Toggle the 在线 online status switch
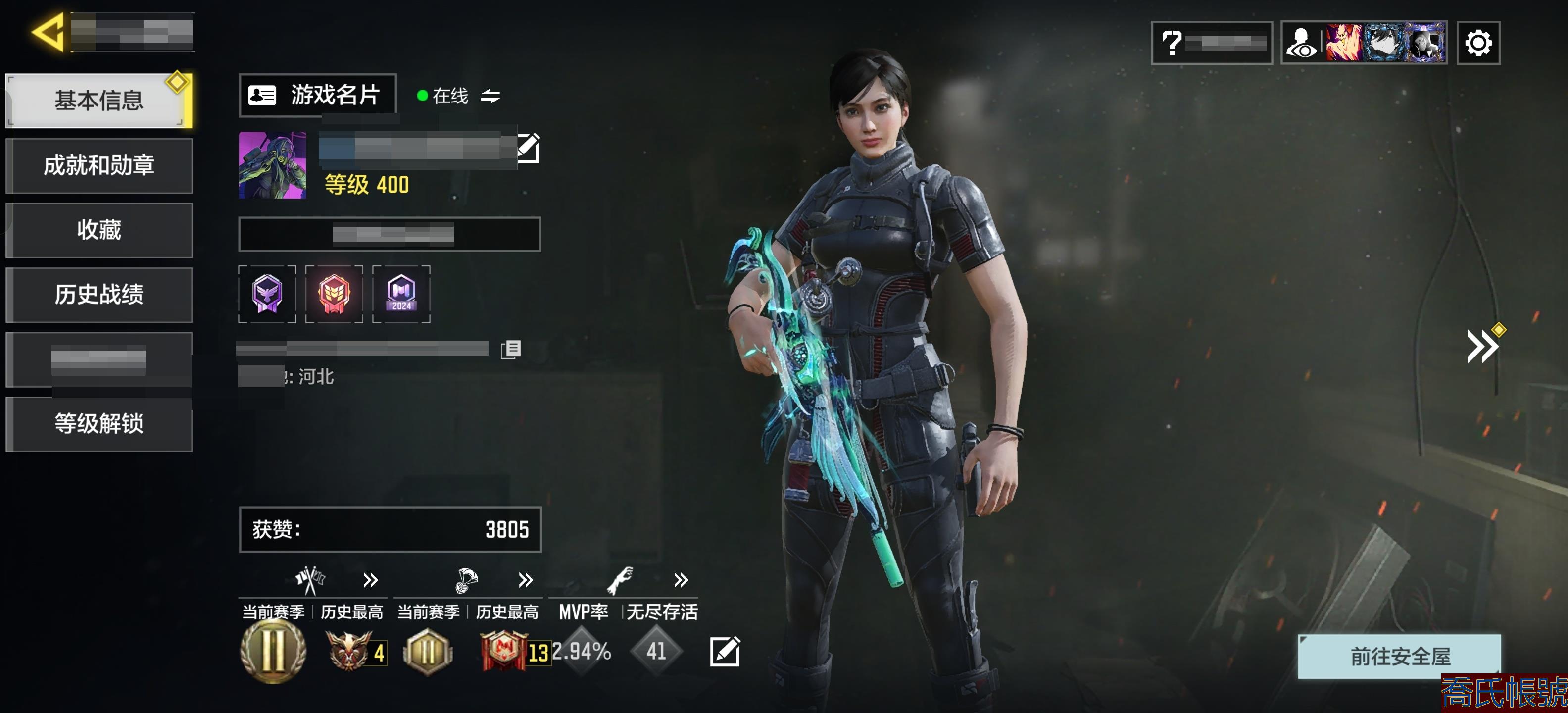The height and width of the screenshot is (713, 1568). pyautogui.click(x=490, y=96)
